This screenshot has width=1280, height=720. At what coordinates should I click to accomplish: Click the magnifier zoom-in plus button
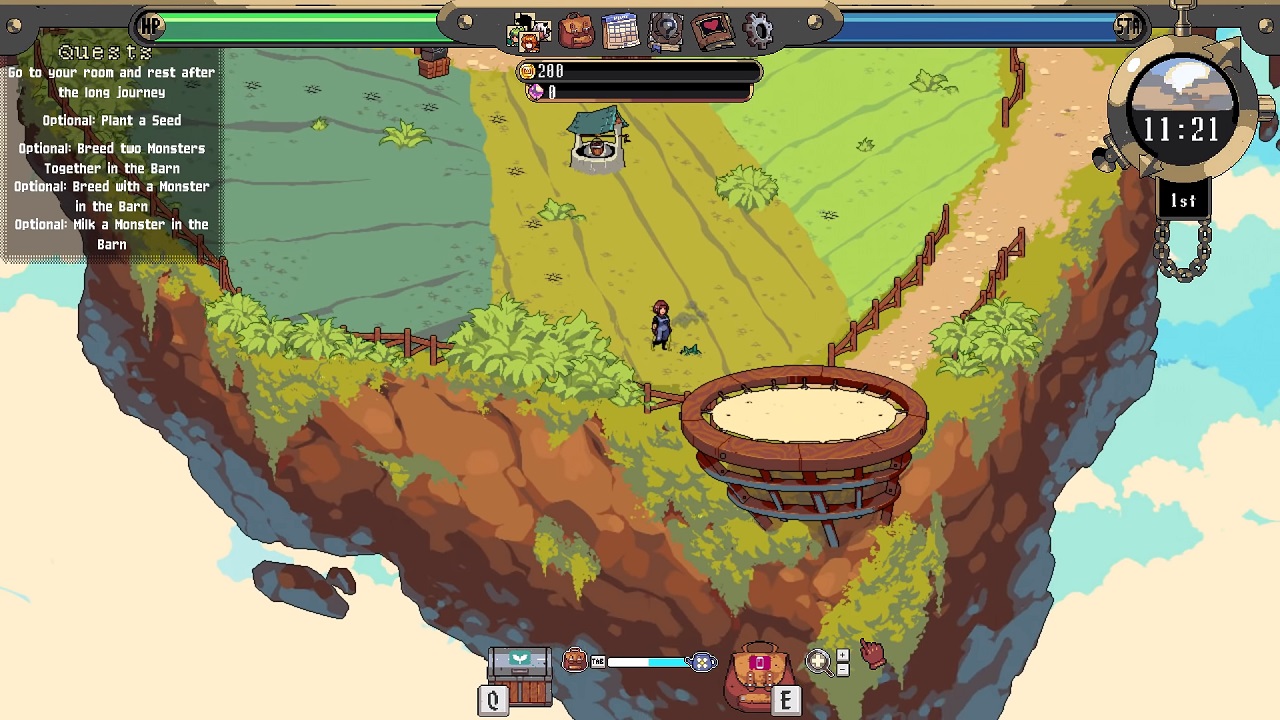pyautogui.click(x=842, y=655)
